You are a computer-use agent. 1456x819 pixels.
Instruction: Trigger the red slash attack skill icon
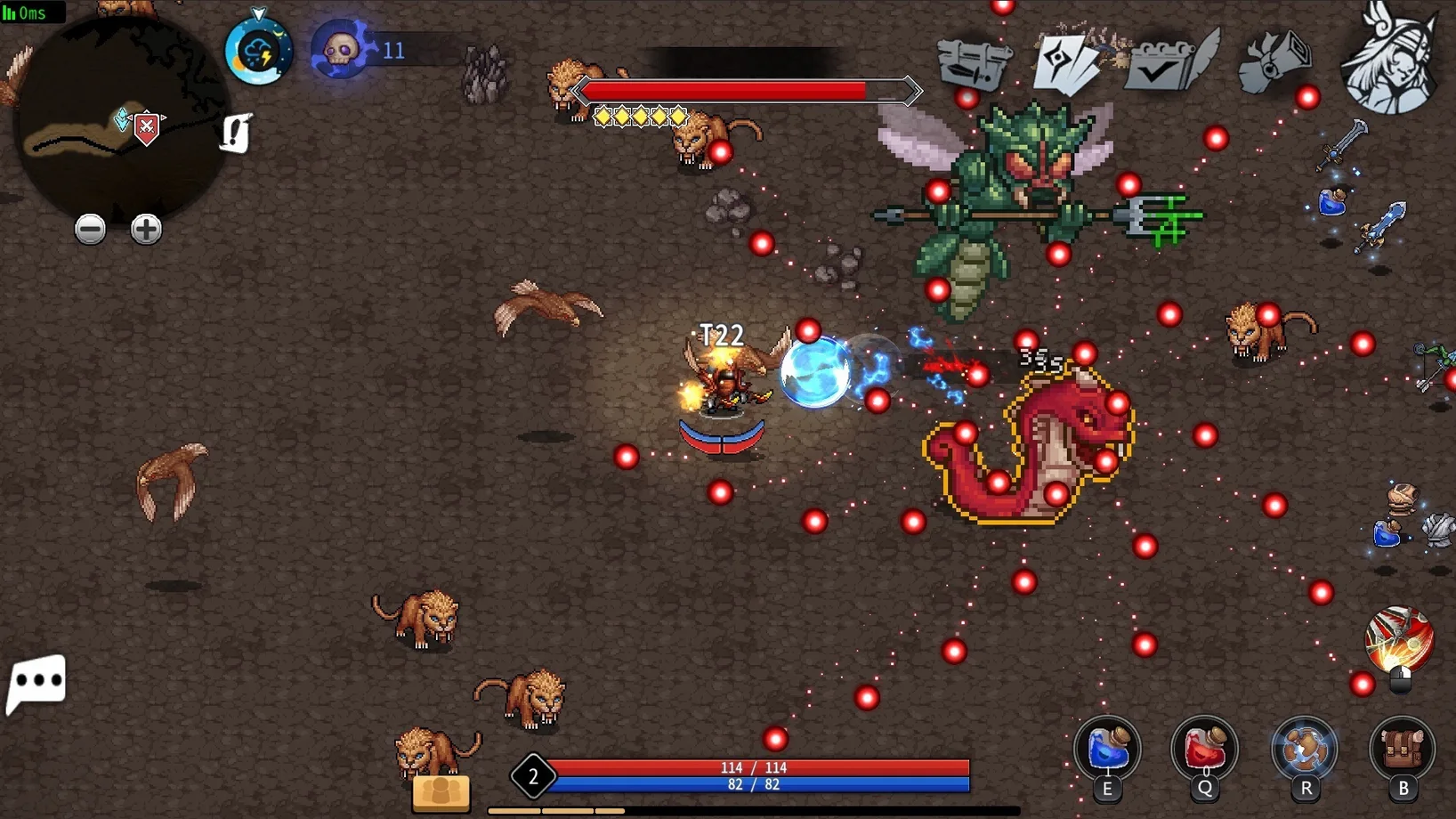click(1399, 641)
